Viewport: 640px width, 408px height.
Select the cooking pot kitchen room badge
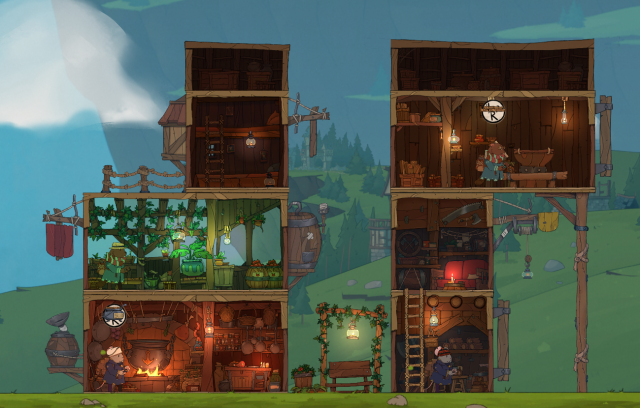[115, 315]
